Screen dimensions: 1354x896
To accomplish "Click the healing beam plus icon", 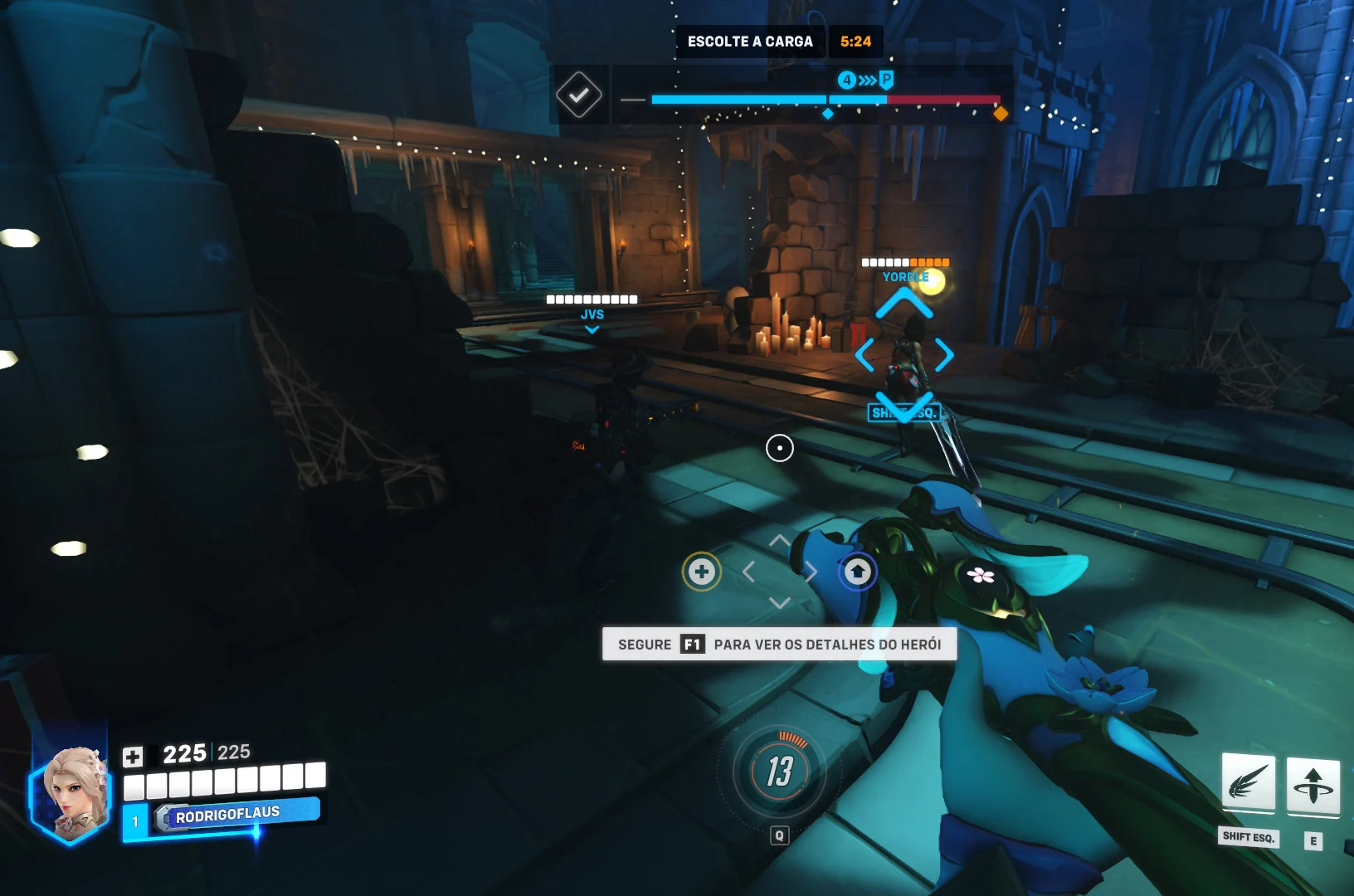I will coord(702,572).
